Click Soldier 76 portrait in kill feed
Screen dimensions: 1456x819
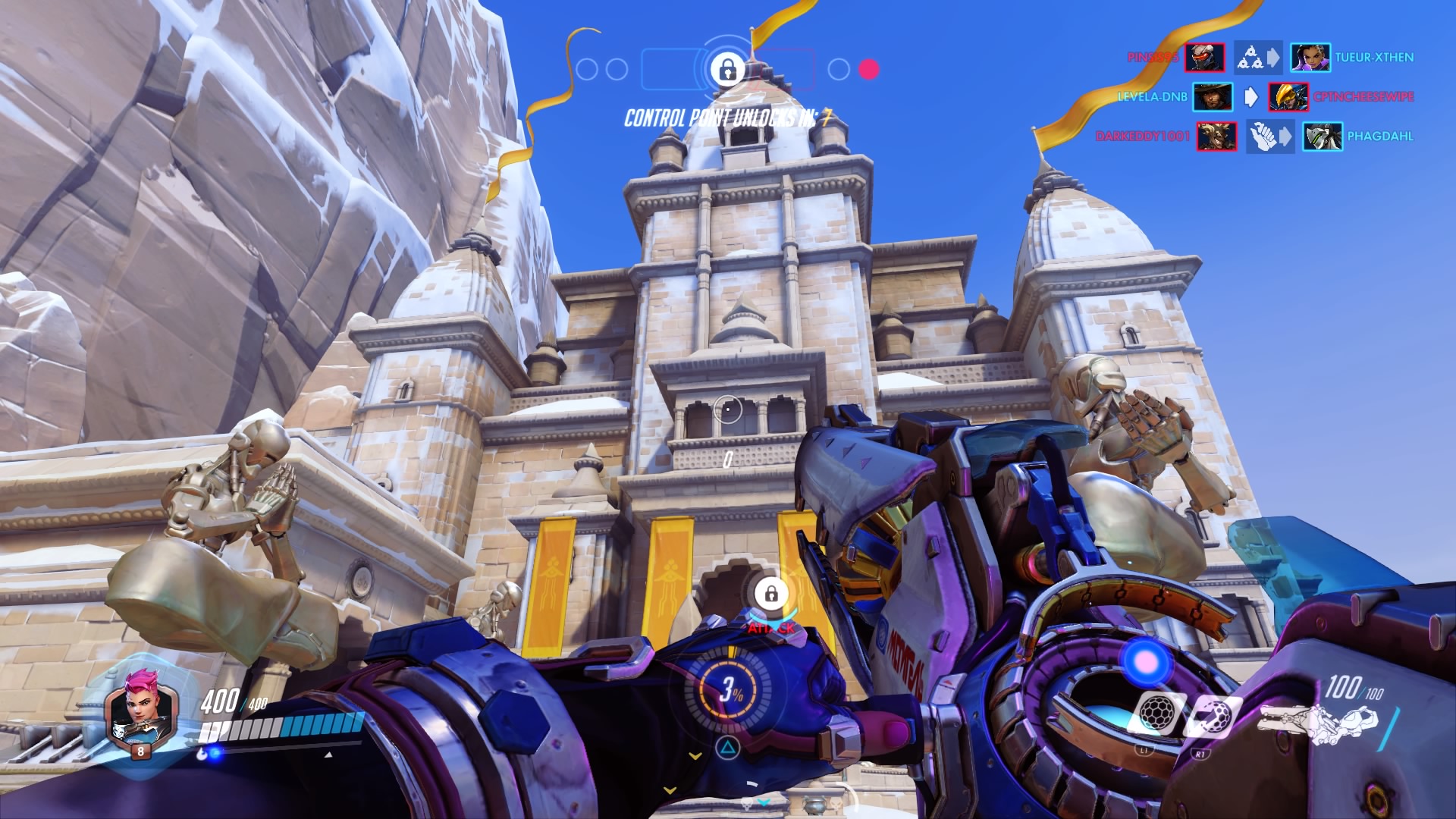coord(1204,58)
